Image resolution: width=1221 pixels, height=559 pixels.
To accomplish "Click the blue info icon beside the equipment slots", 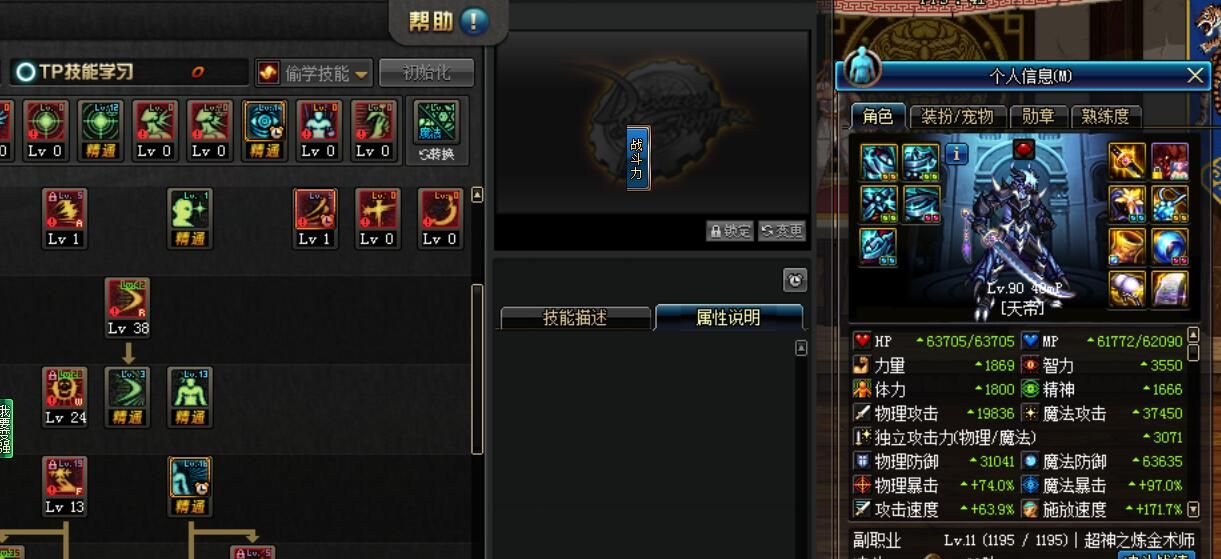I will tap(956, 154).
